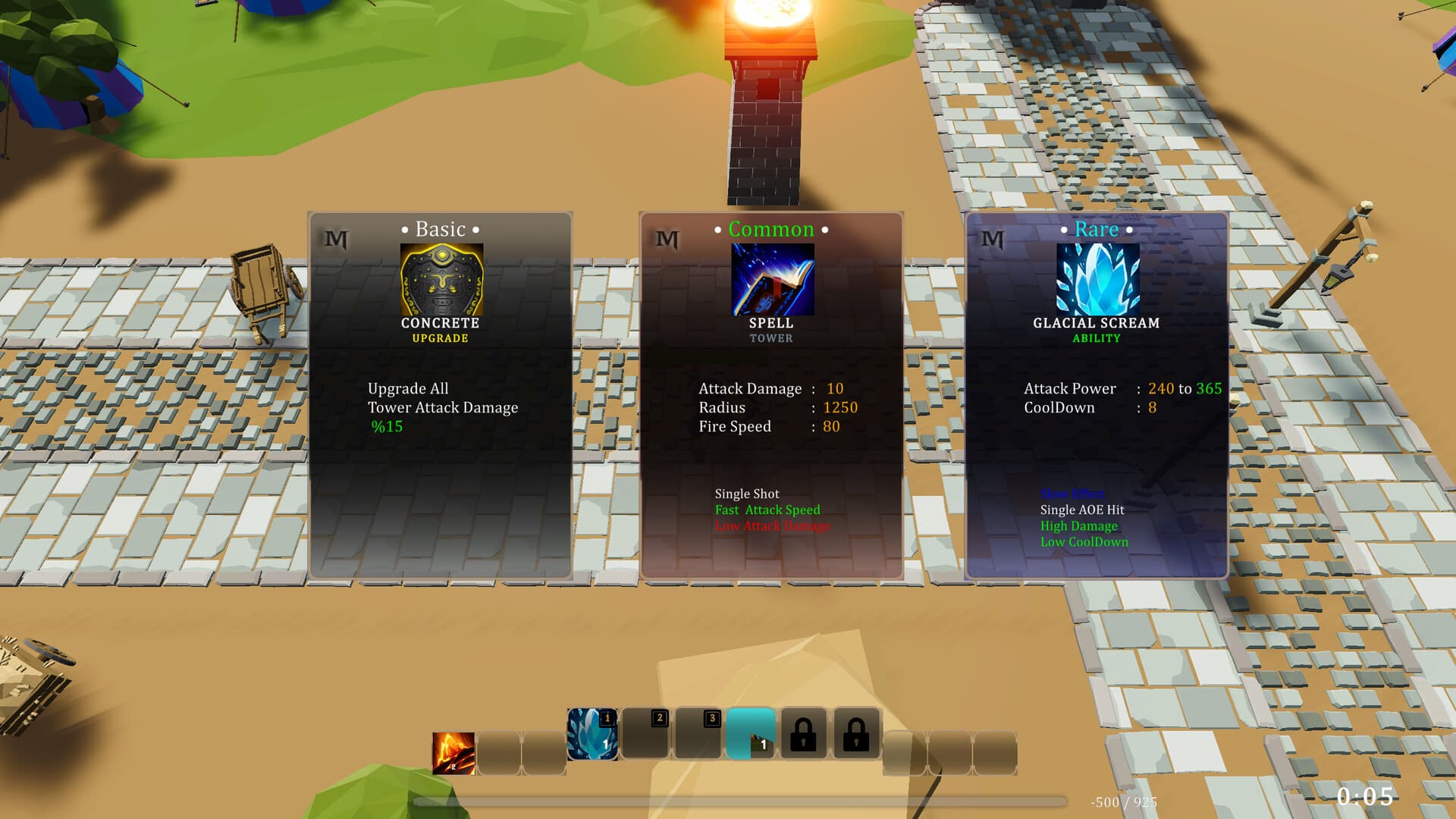
Task: Pick the Glacial Scream ability card
Action: pos(1097,394)
